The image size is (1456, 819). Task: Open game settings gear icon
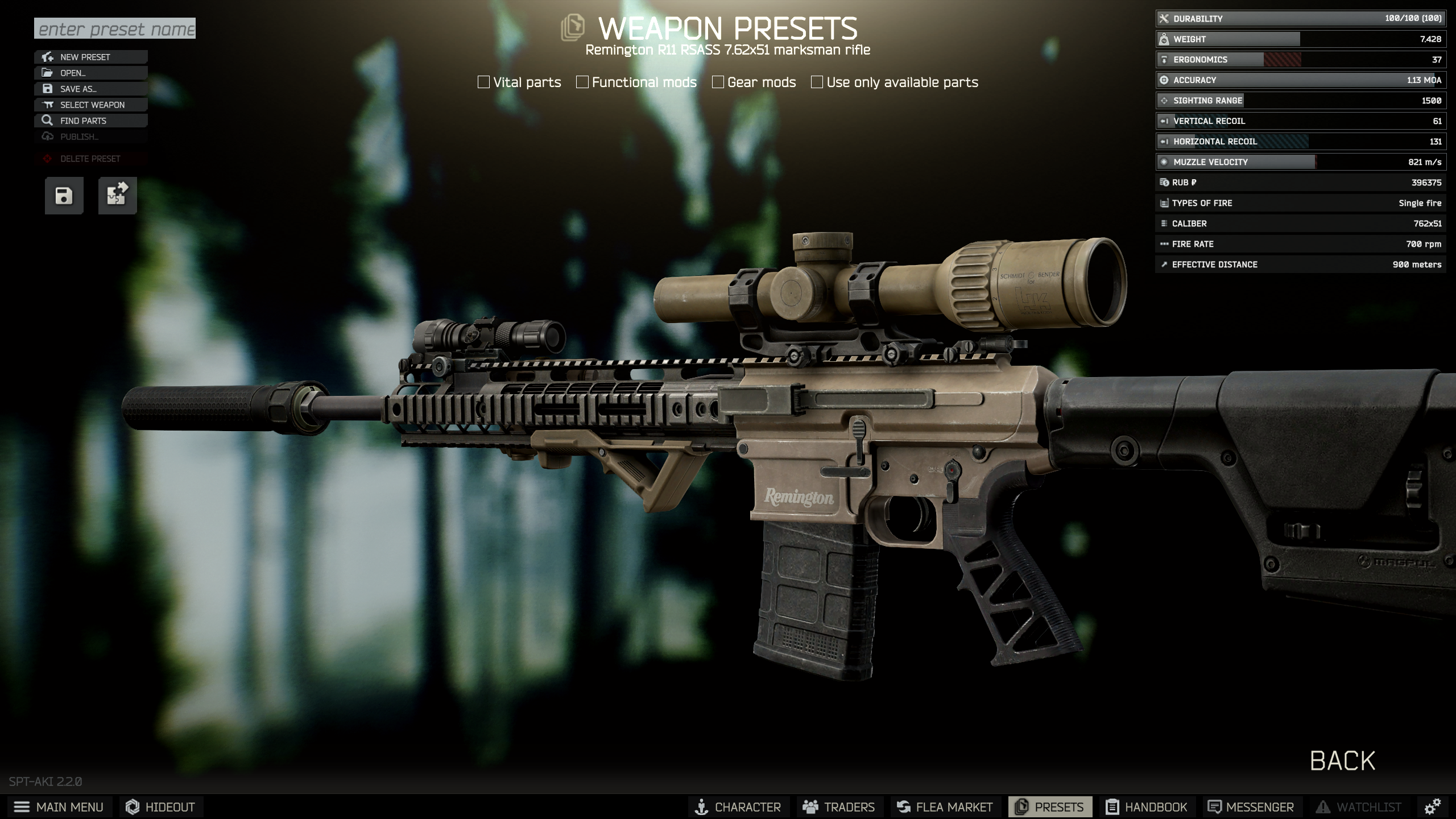1432,806
